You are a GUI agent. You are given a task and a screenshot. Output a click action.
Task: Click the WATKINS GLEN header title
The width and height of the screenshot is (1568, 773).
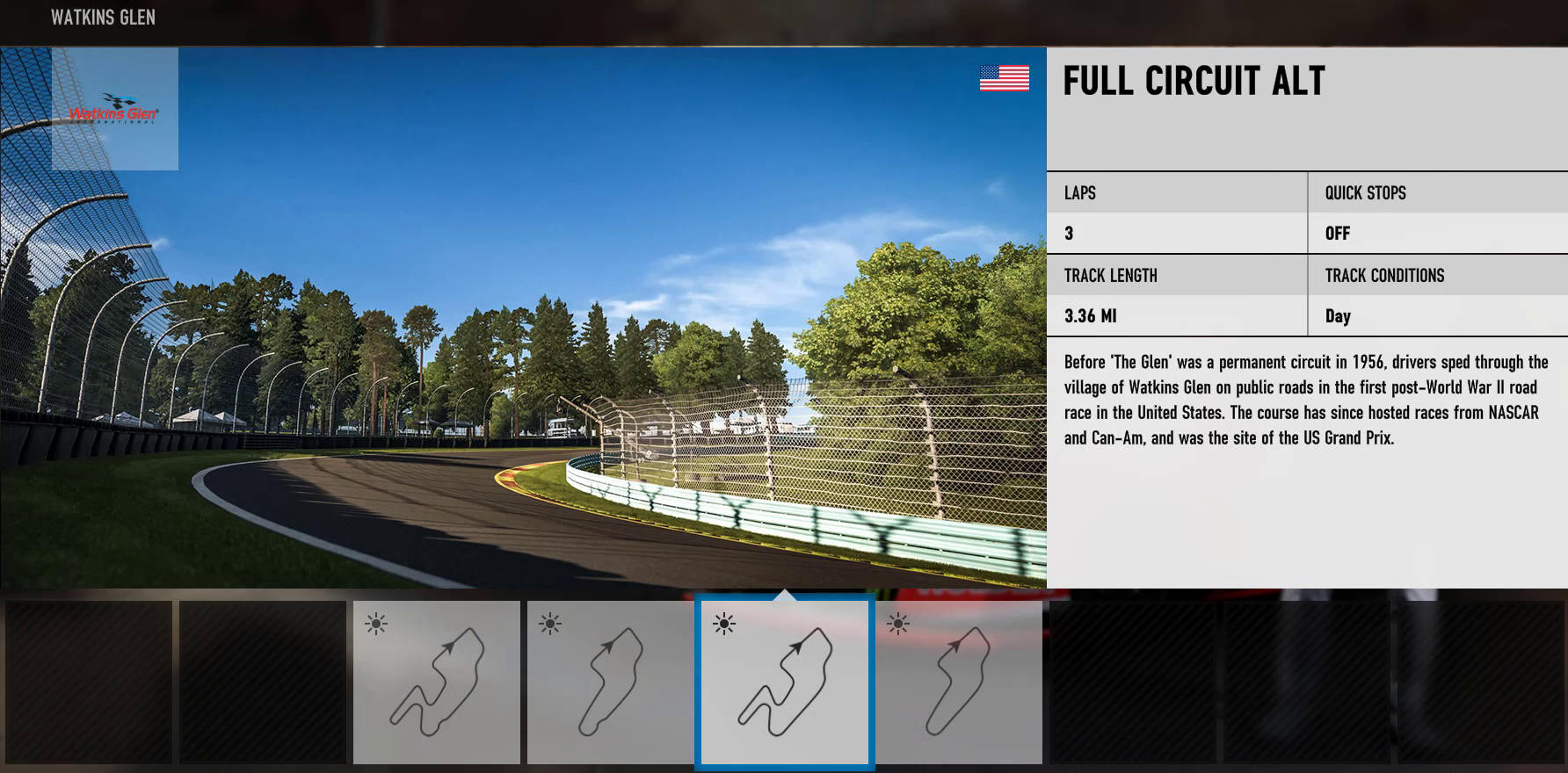click(103, 17)
